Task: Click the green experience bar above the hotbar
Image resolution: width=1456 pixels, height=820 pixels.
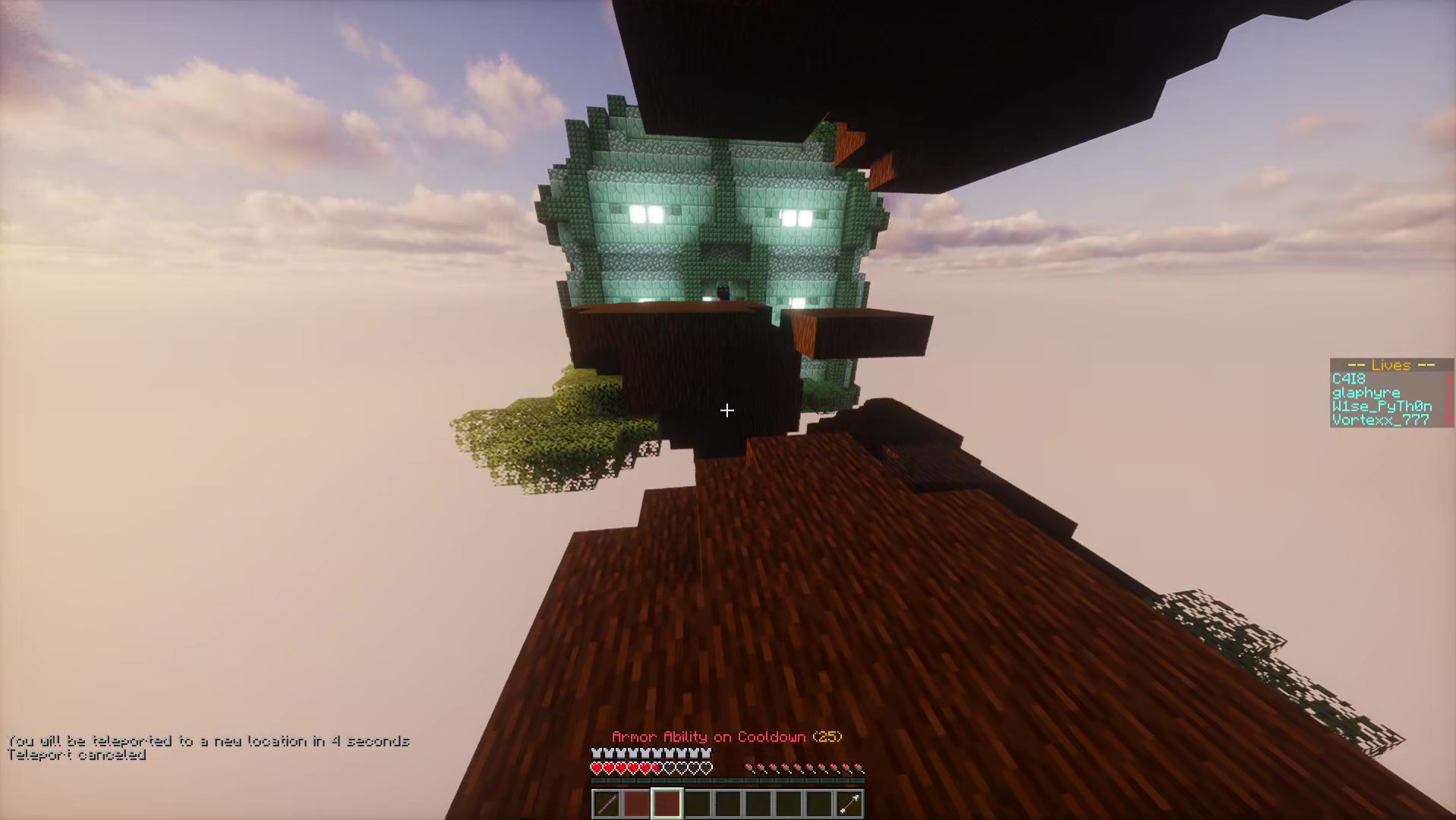Action: coord(727,781)
